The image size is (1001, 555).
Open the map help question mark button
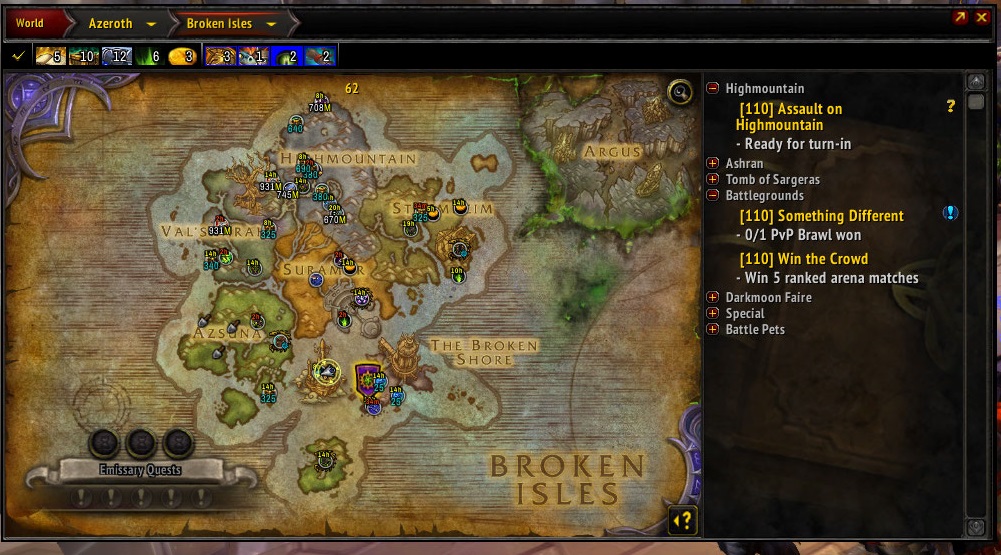[x=682, y=520]
